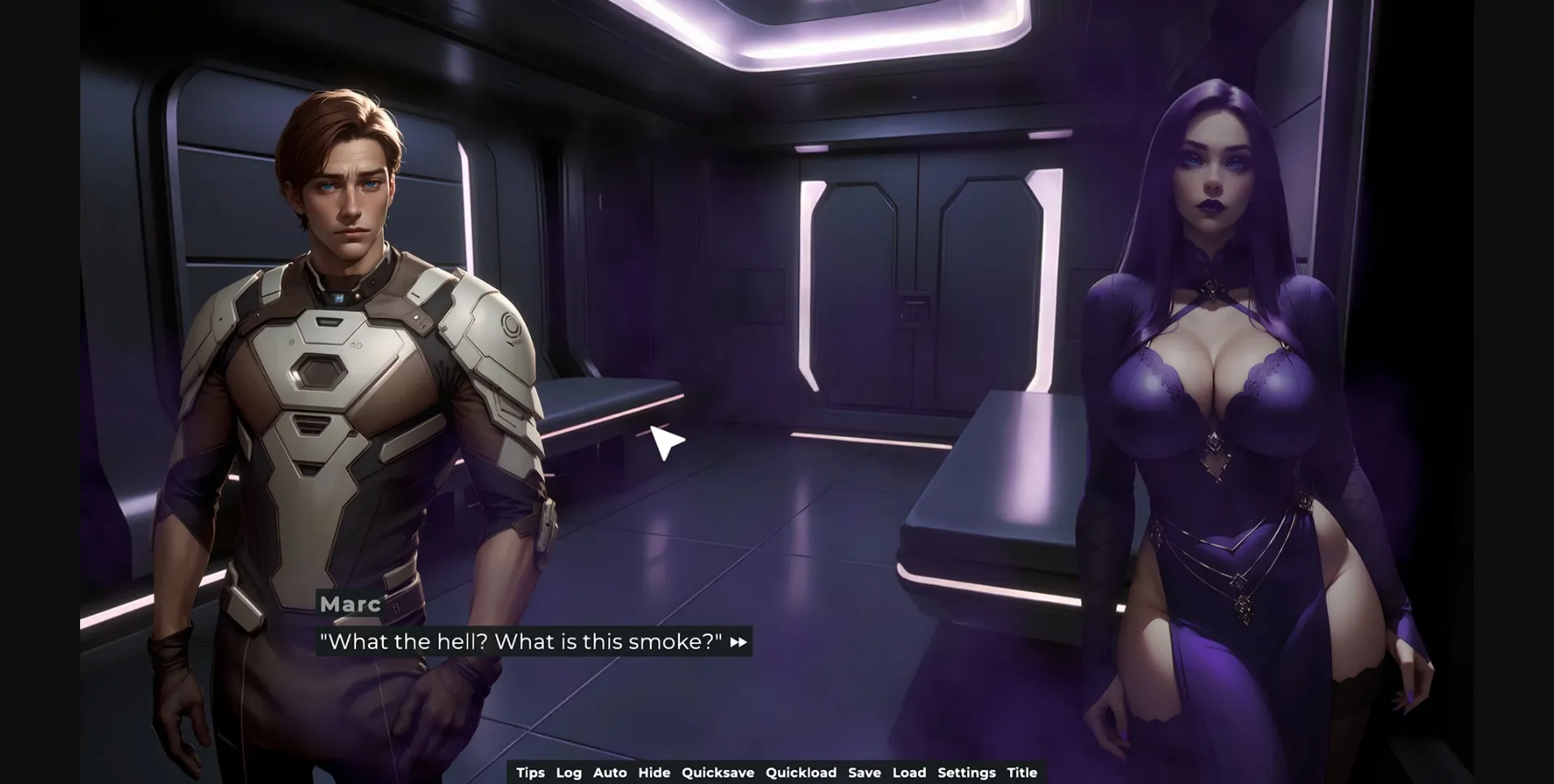Enable Auto mode for dialogue
This screenshot has height=784, width=1554.
pos(611,773)
